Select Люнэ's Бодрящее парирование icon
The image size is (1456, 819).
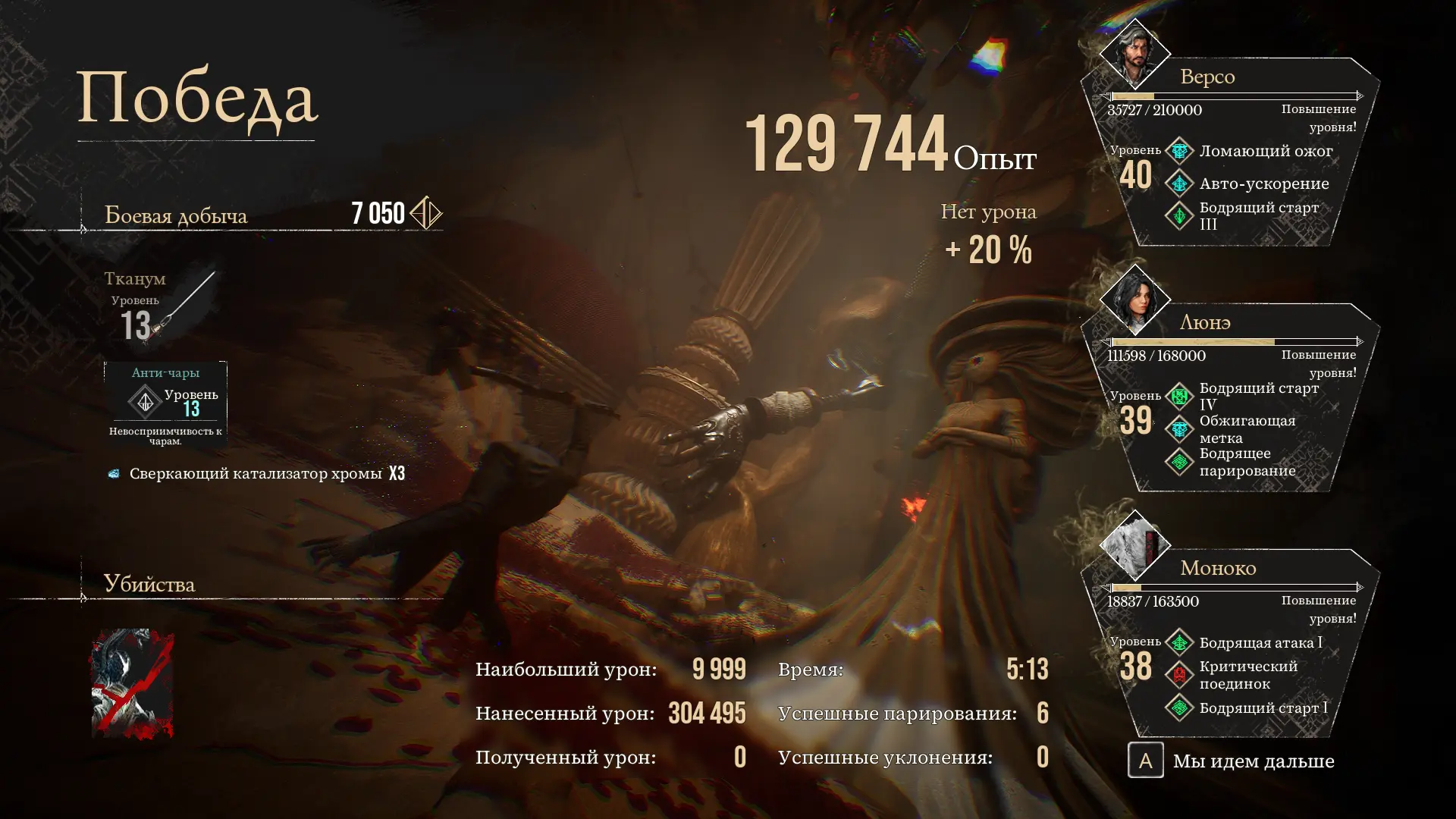(1179, 462)
